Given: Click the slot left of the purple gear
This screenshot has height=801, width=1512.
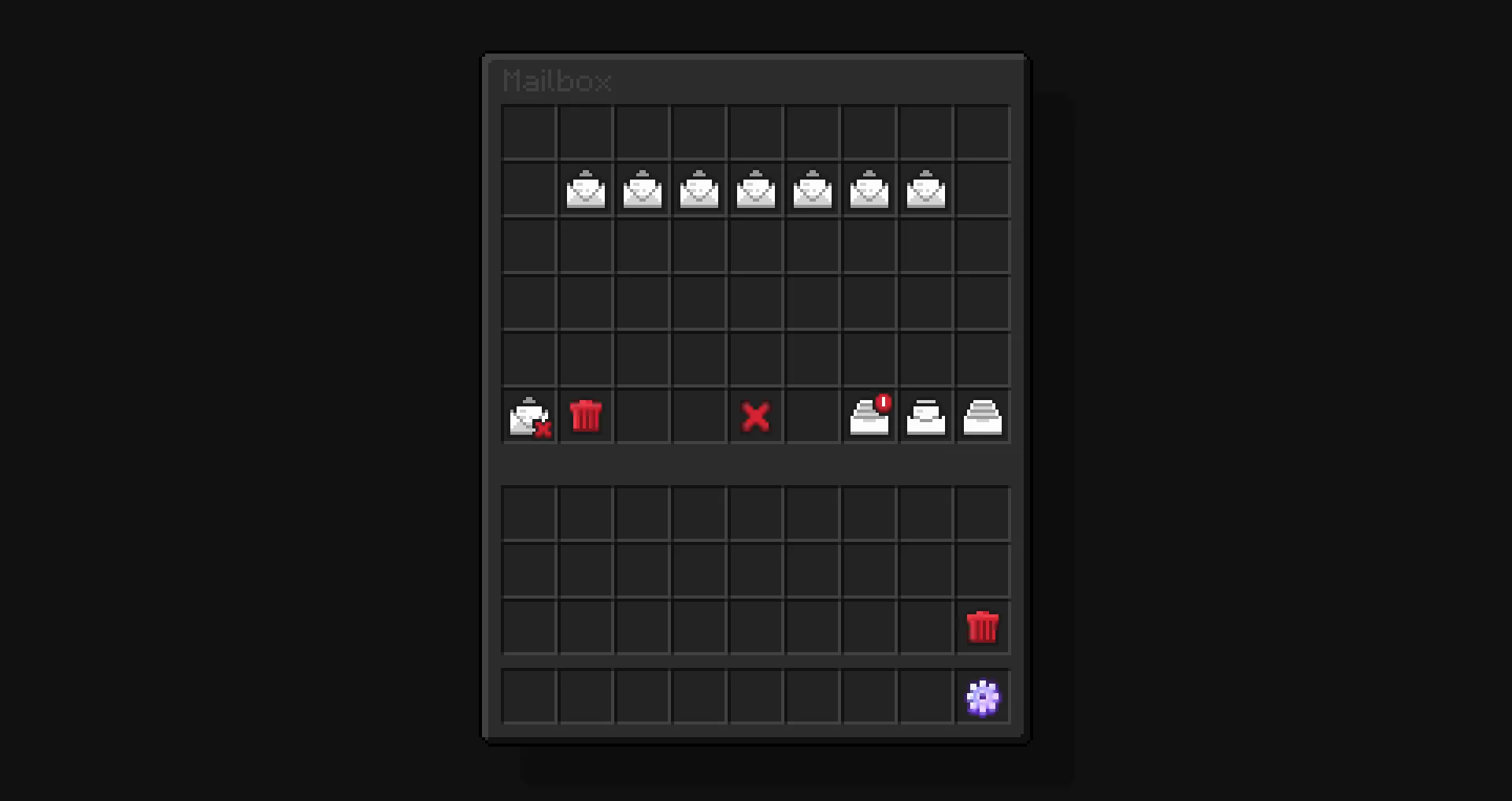Looking at the screenshot, I should click(925, 697).
